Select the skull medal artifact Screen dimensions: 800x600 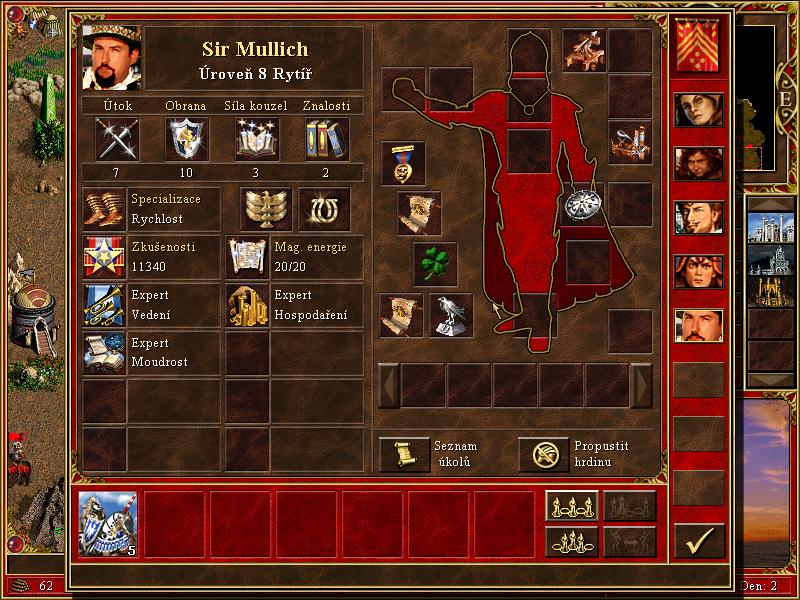click(x=402, y=163)
